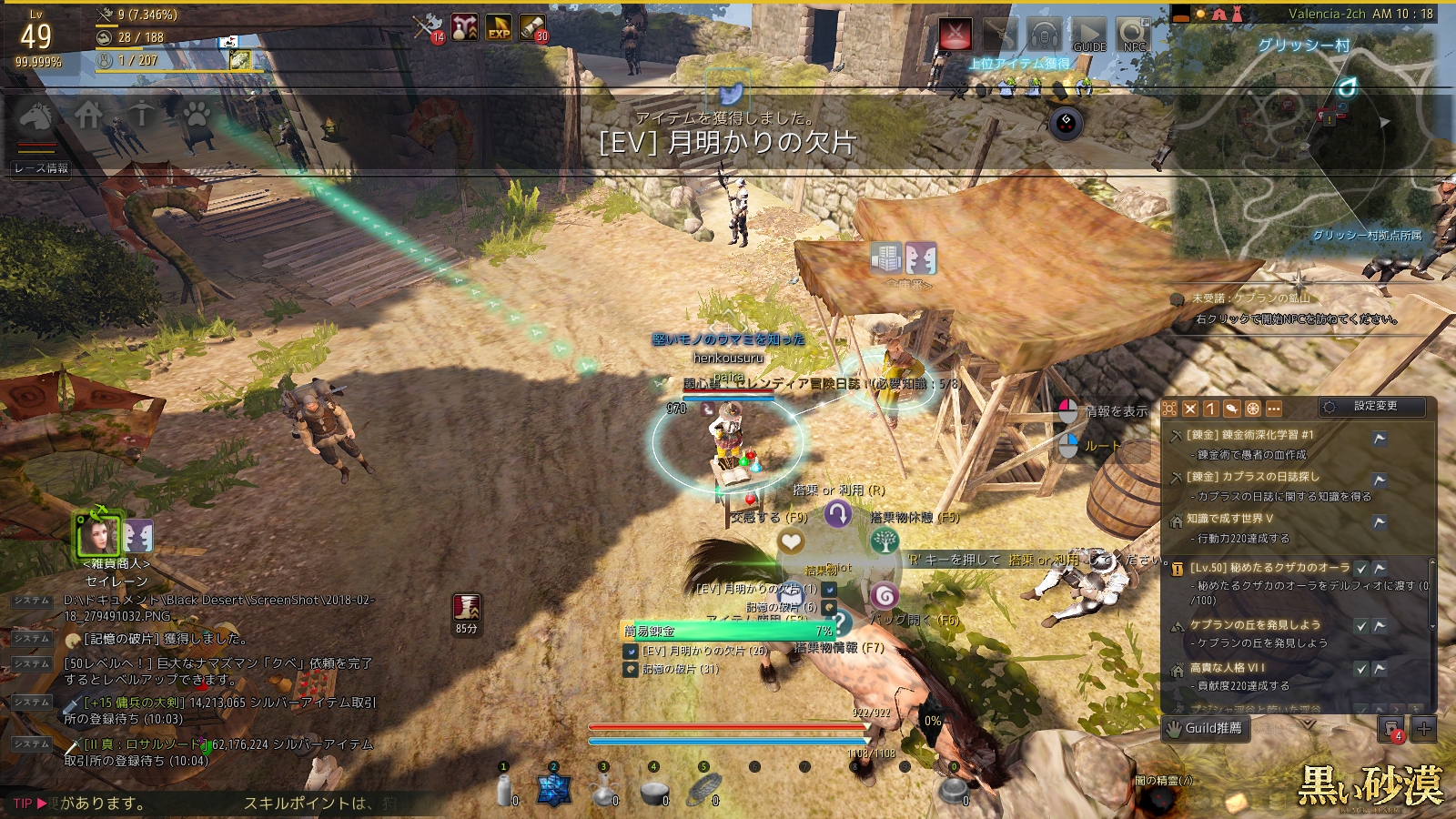Open the paw print pet icon
The width and height of the screenshot is (1456, 819).
[x=197, y=115]
